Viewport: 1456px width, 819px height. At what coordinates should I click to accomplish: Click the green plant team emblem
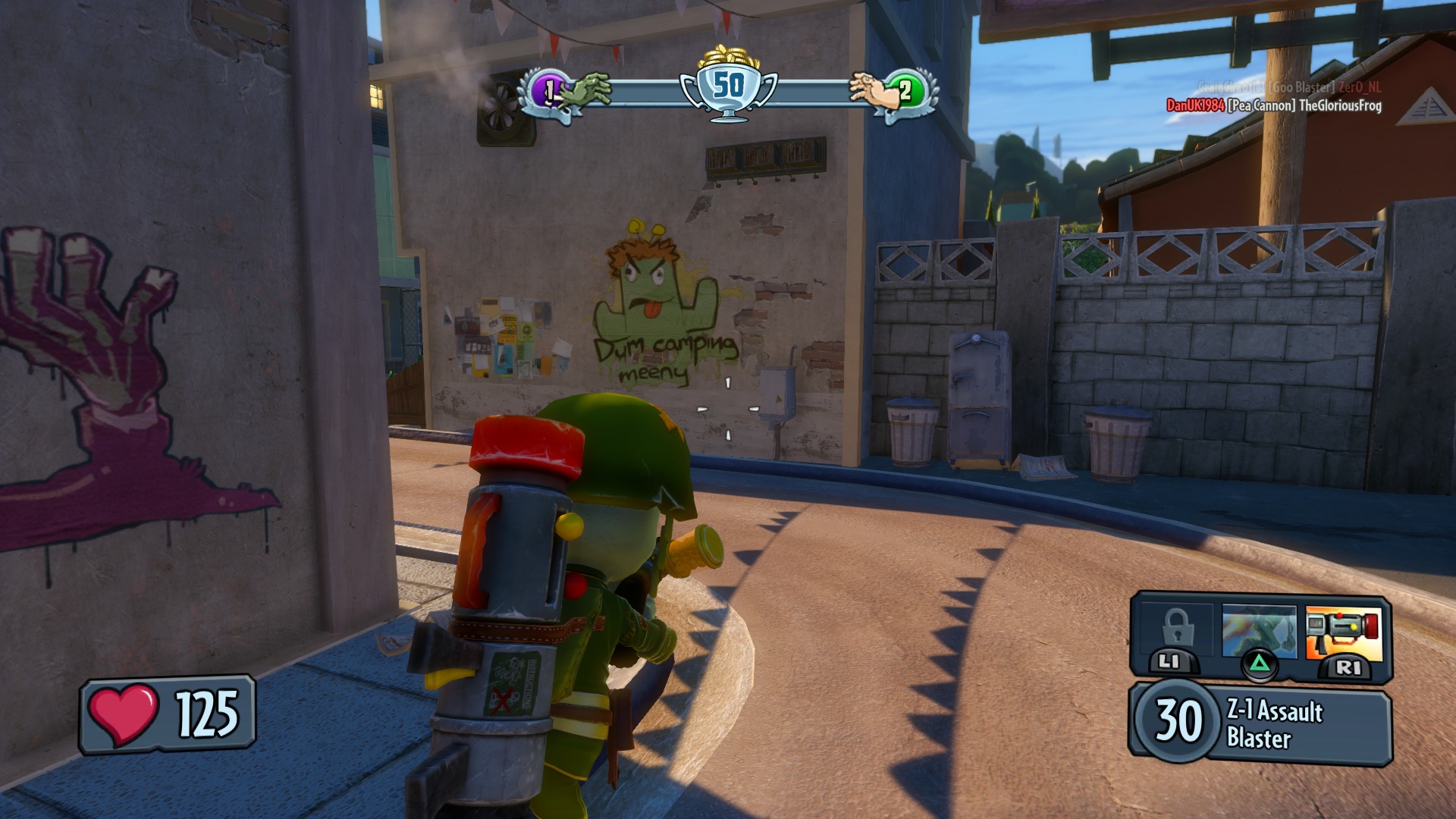(905, 92)
